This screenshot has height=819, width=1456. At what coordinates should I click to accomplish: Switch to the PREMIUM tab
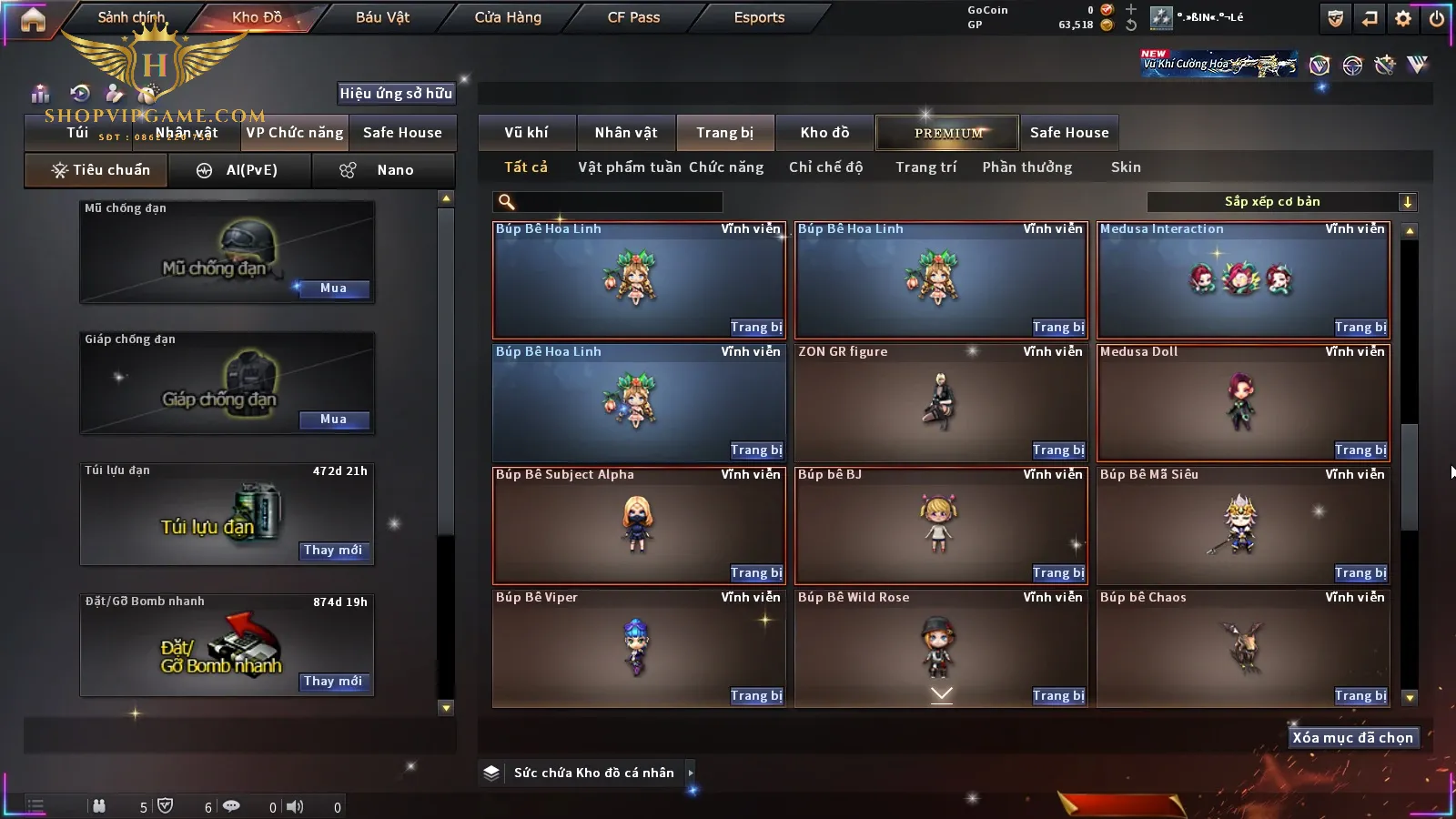coord(948,133)
